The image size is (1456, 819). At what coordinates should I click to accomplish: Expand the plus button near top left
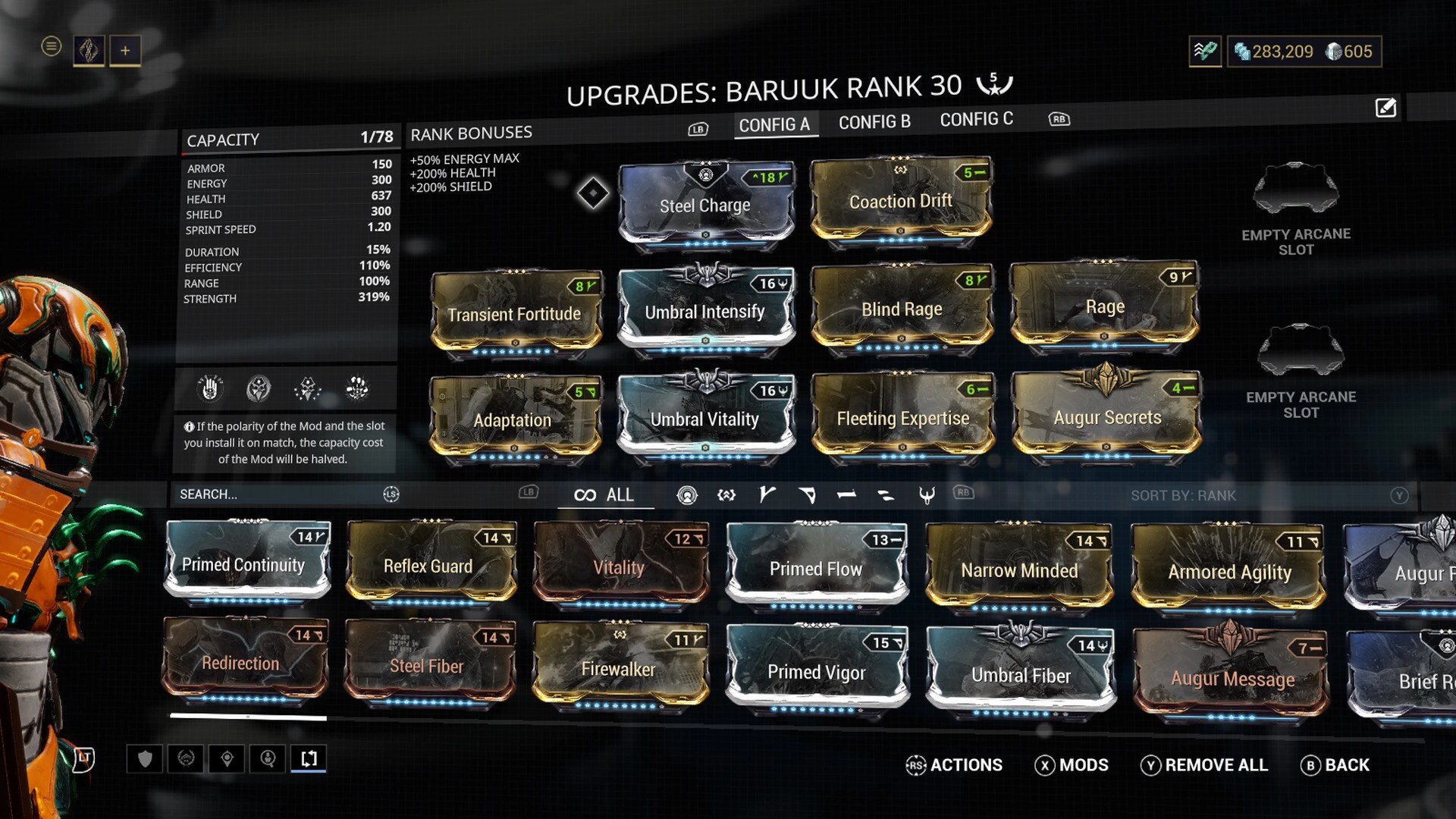tap(124, 49)
